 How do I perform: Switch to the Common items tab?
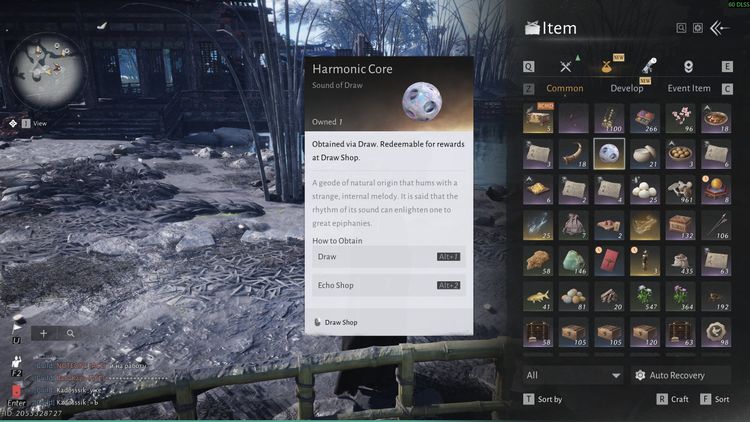click(565, 88)
